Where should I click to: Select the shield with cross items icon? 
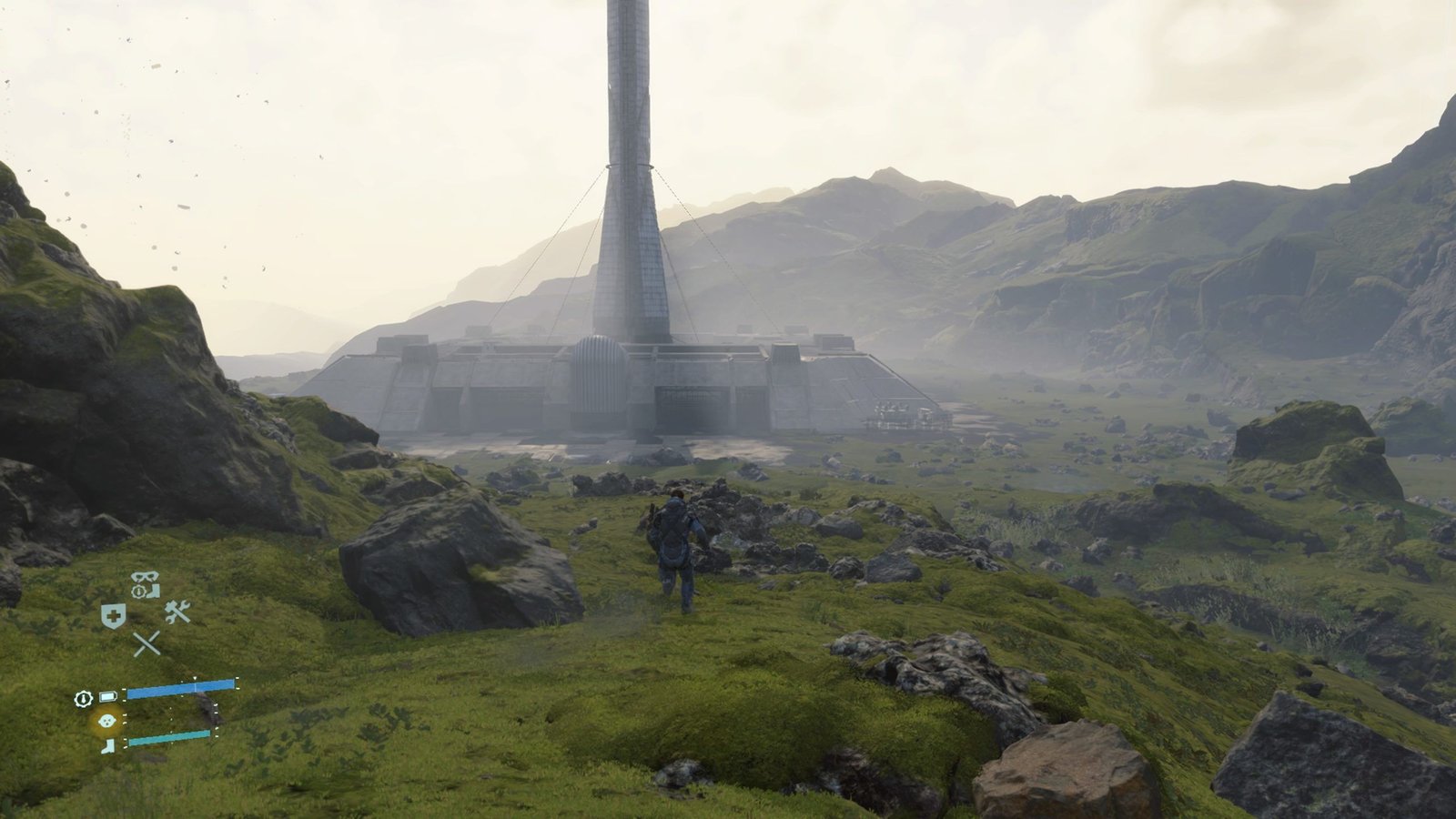tap(113, 616)
